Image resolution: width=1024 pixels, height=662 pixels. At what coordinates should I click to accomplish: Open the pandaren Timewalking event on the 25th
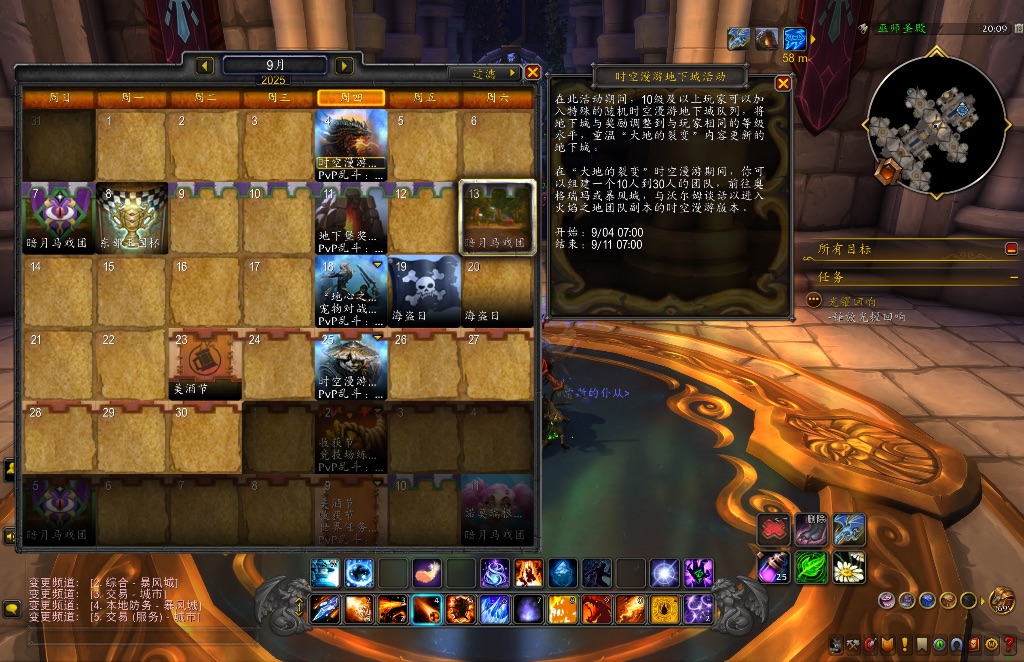point(350,364)
